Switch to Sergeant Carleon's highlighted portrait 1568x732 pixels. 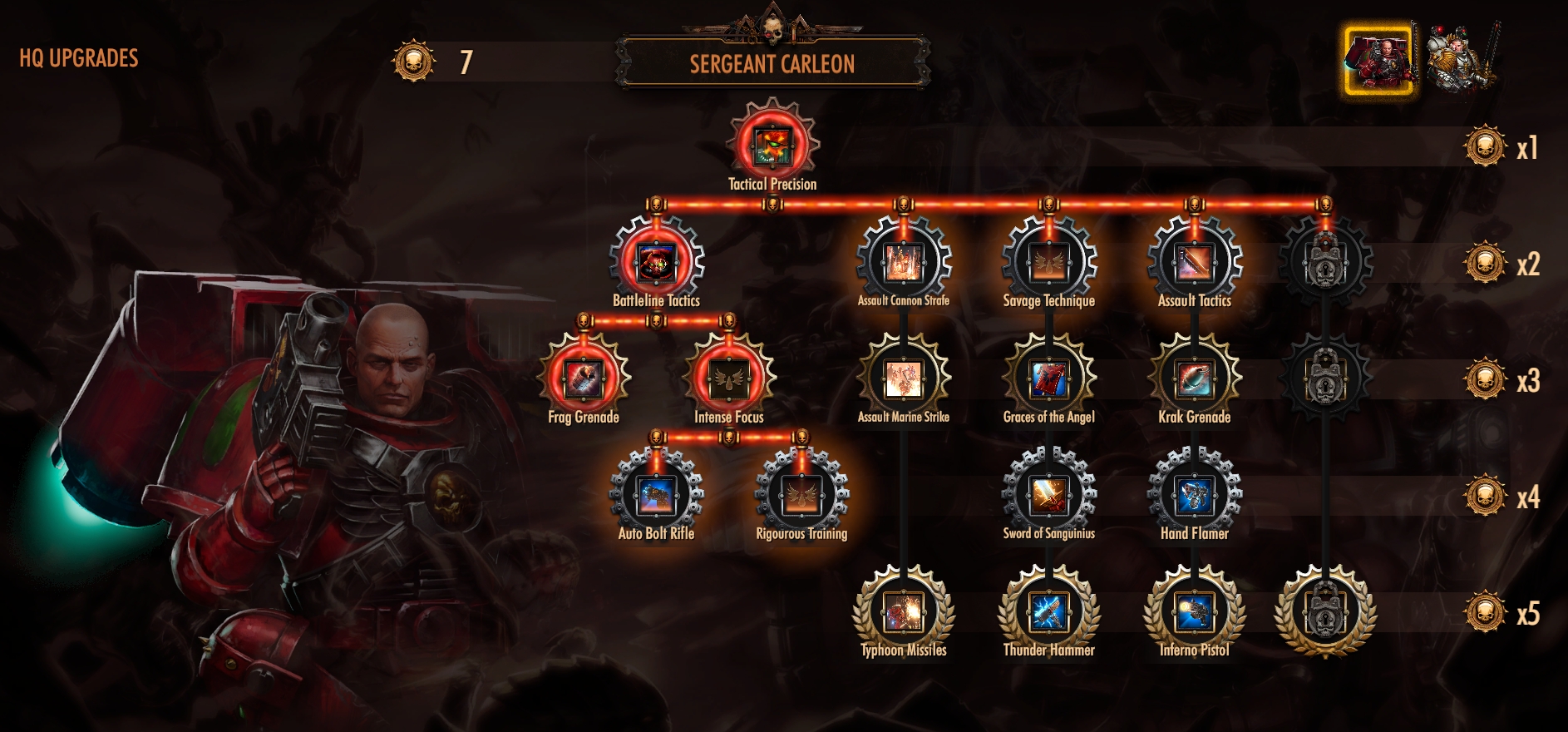click(x=1380, y=60)
